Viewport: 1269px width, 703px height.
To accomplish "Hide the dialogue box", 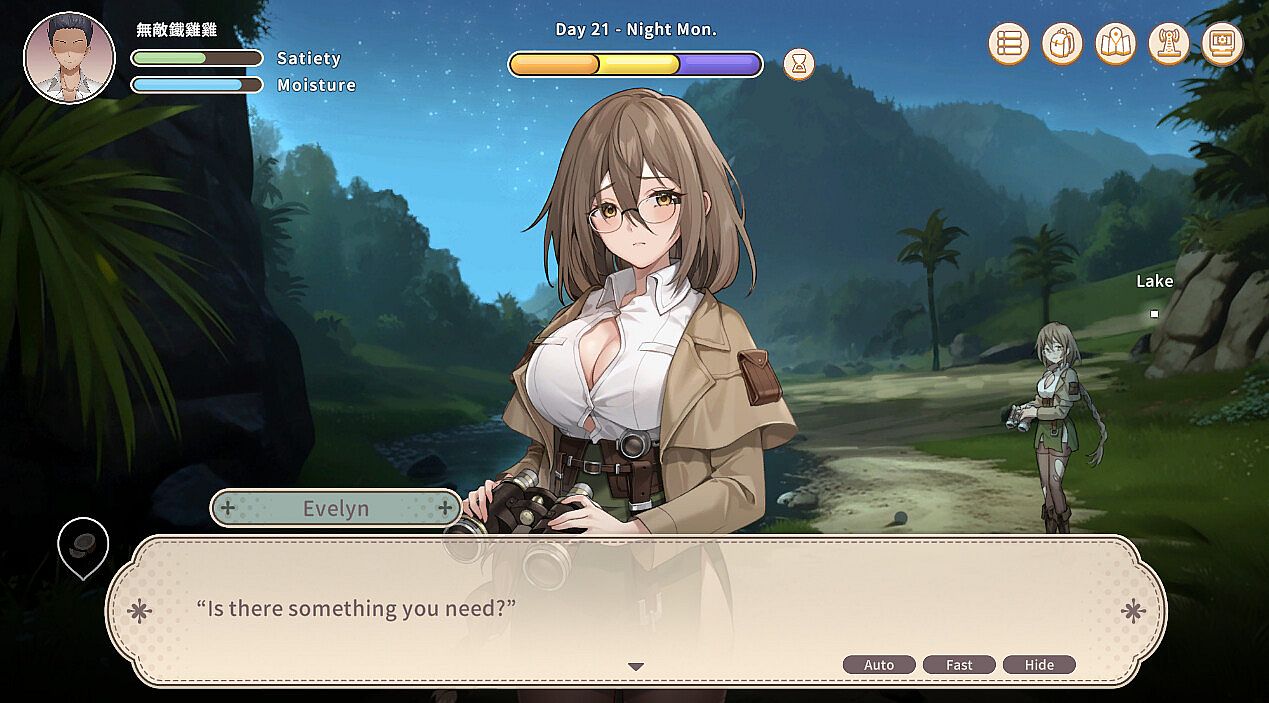I will tap(1039, 665).
